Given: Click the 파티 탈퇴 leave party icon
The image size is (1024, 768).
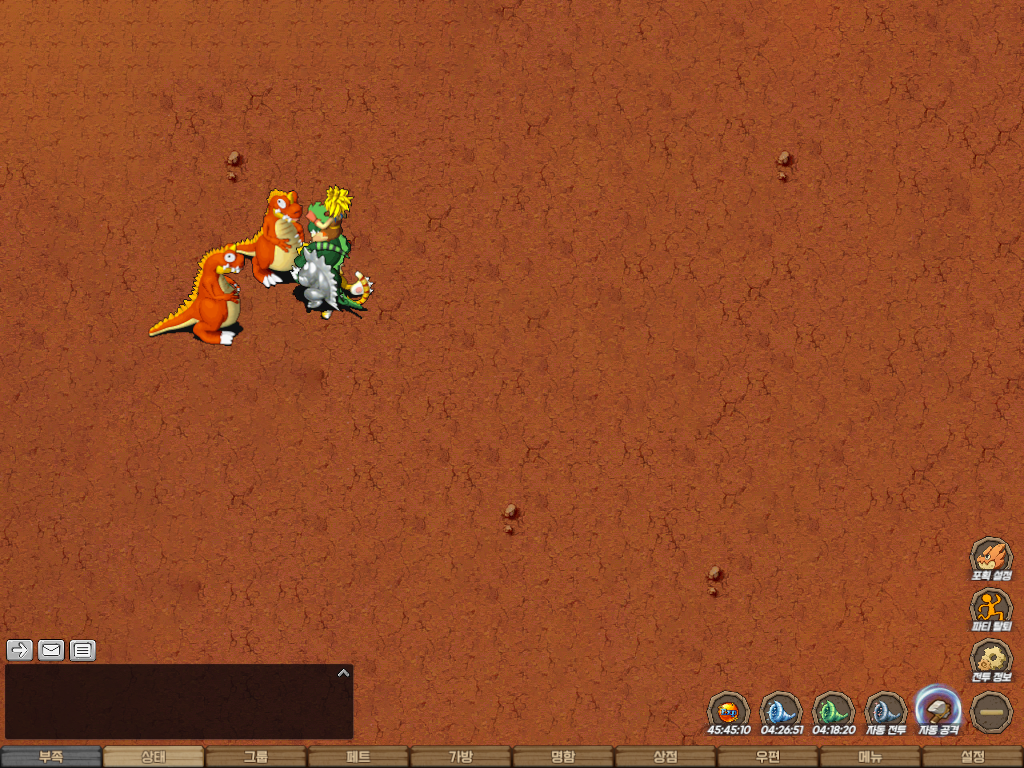Looking at the screenshot, I should click(991, 608).
